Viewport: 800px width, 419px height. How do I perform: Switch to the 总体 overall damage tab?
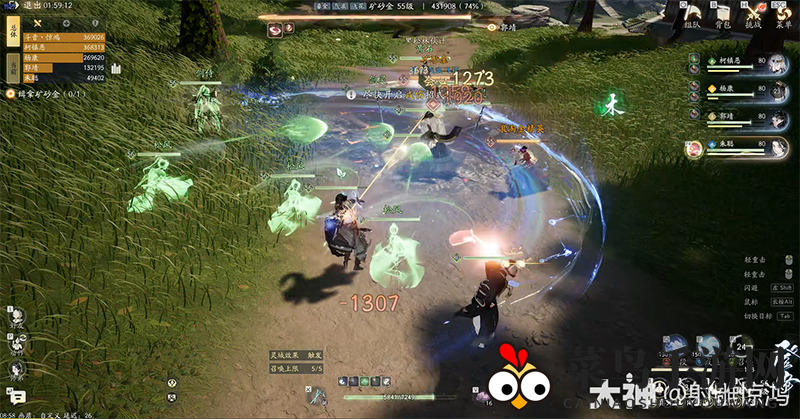point(13,31)
